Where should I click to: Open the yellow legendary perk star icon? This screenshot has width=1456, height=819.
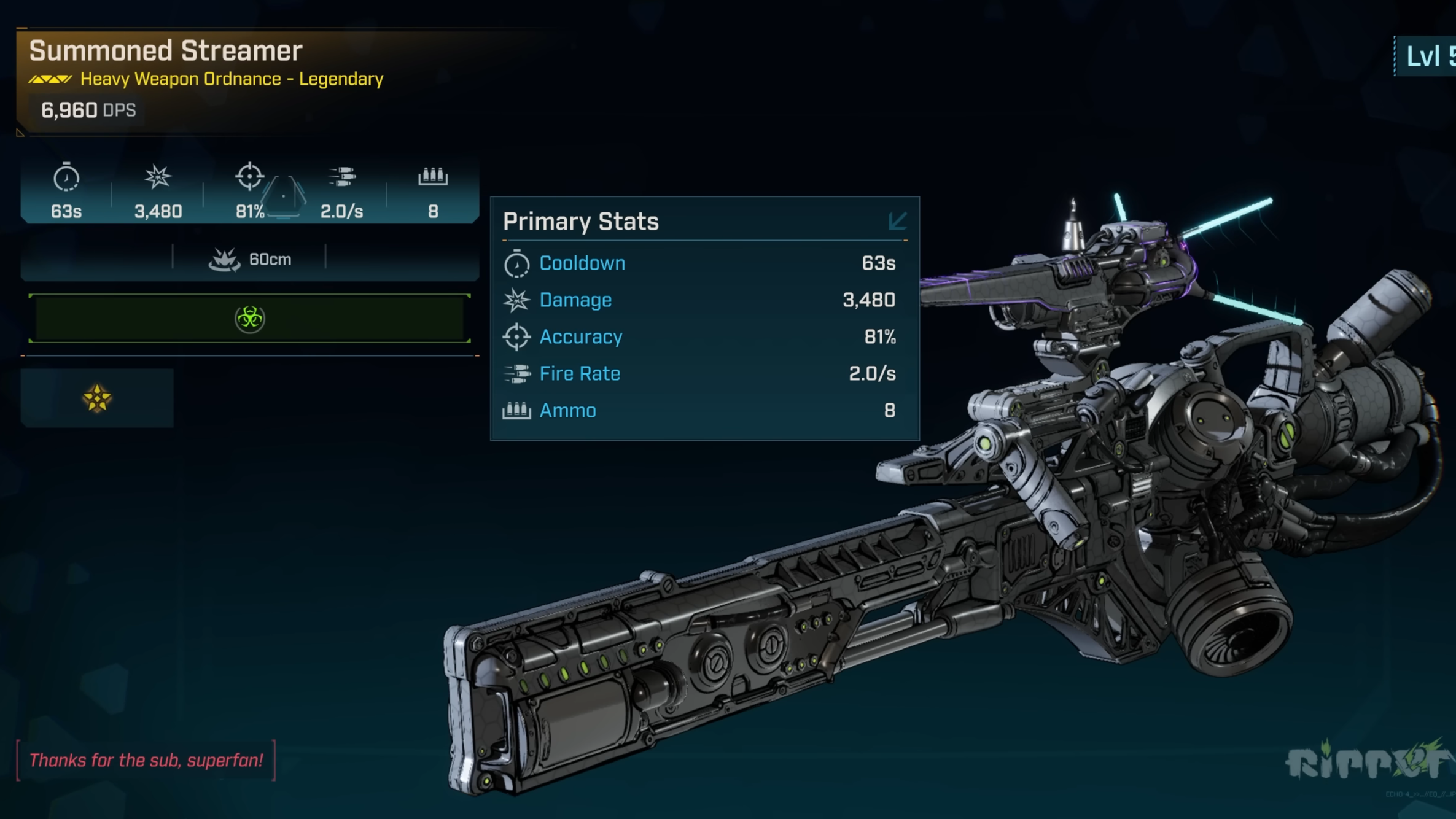[97, 398]
